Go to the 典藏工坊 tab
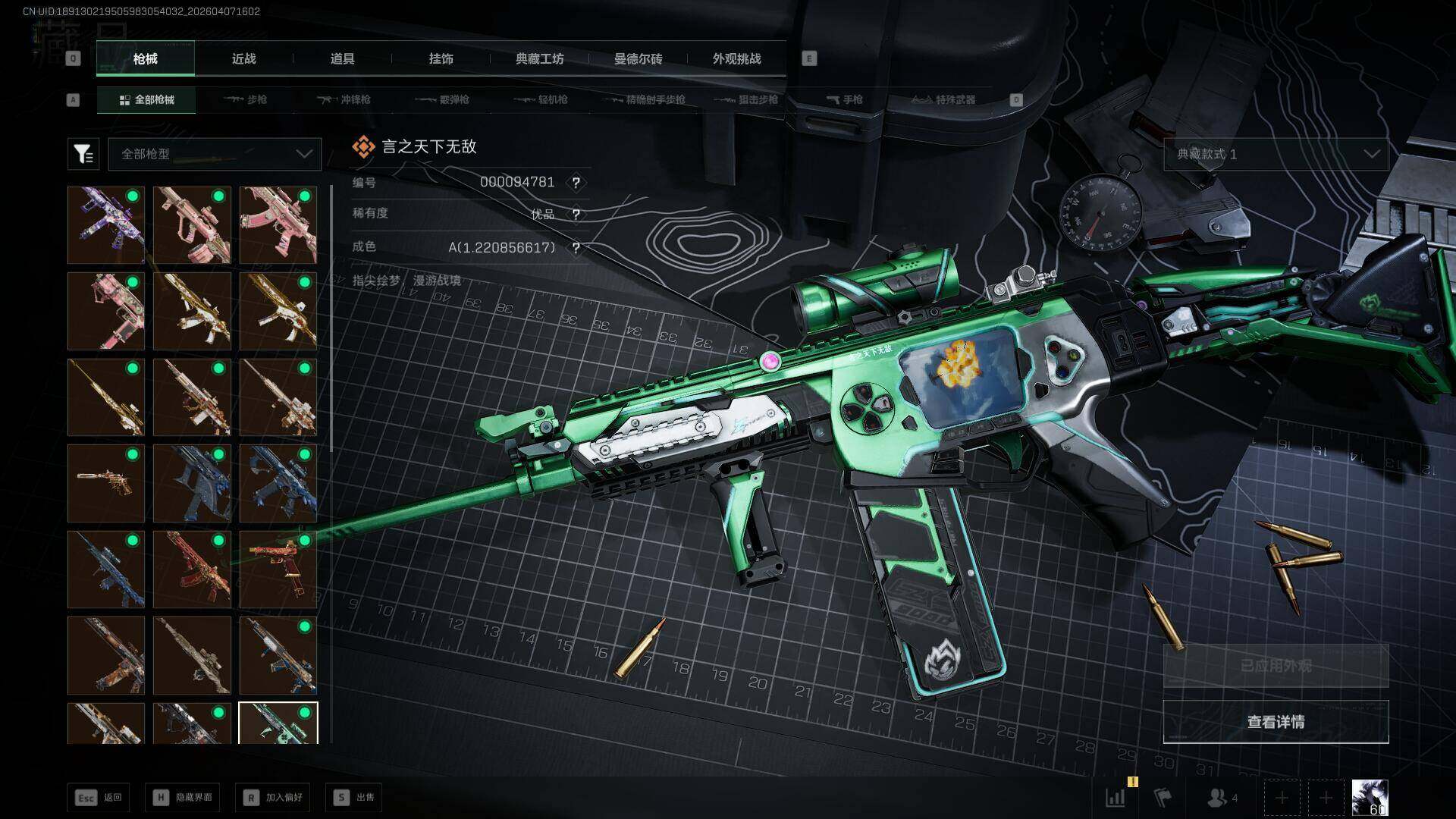Image resolution: width=1456 pixels, height=819 pixels. [x=539, y=59]
